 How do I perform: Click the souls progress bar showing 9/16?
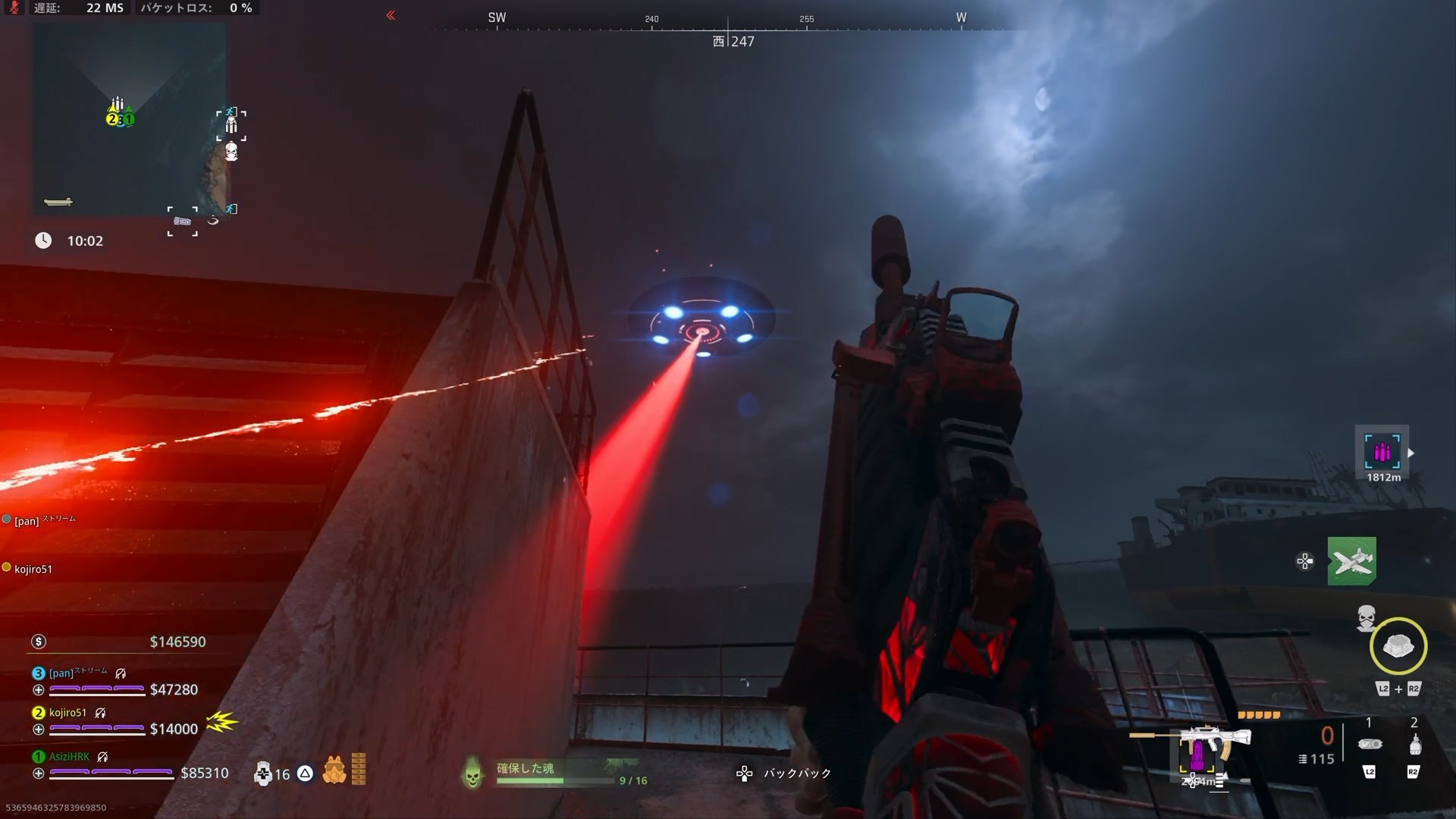coord(556,782)
